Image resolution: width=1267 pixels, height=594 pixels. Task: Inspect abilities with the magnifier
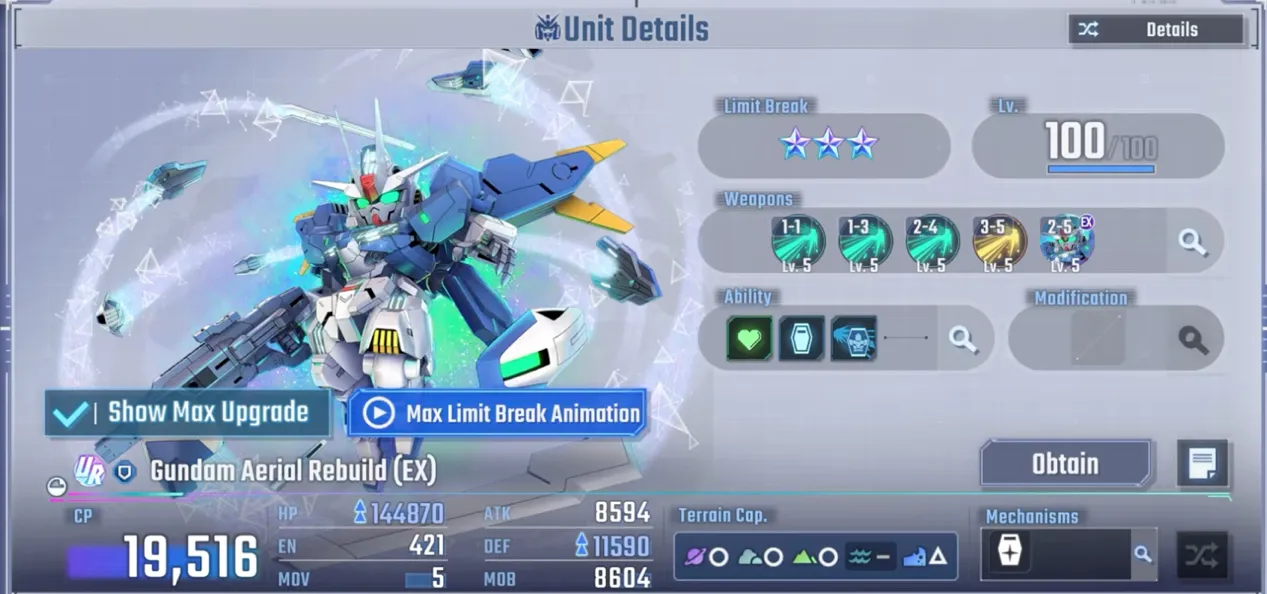pyautogui.click(x=962, y=339)
